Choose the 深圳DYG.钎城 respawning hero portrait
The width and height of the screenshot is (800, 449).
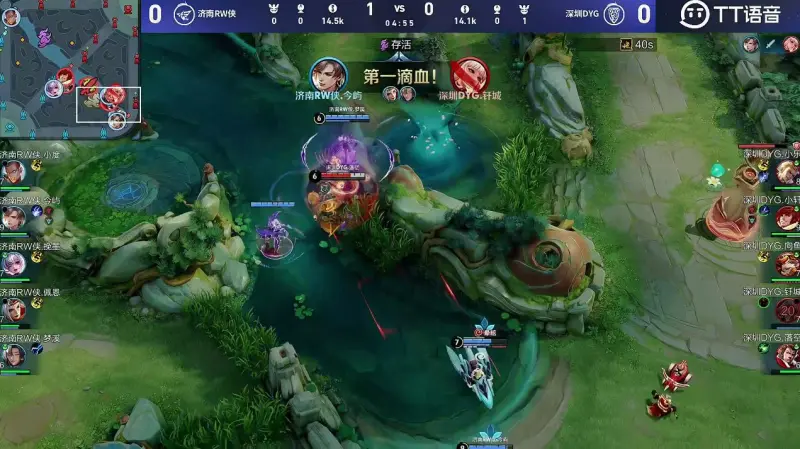click(786, 310)
